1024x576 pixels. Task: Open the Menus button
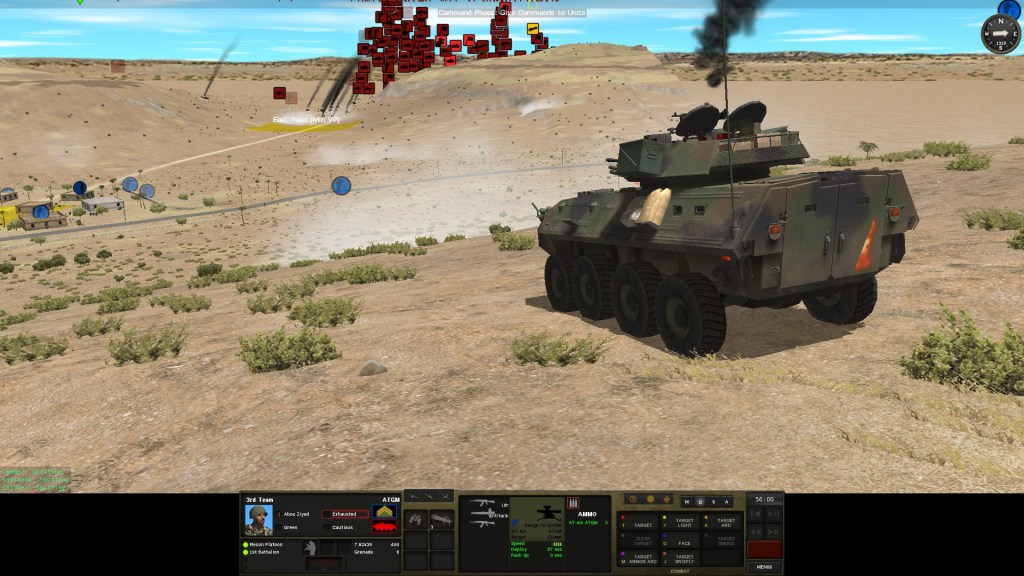coord(765,566)
